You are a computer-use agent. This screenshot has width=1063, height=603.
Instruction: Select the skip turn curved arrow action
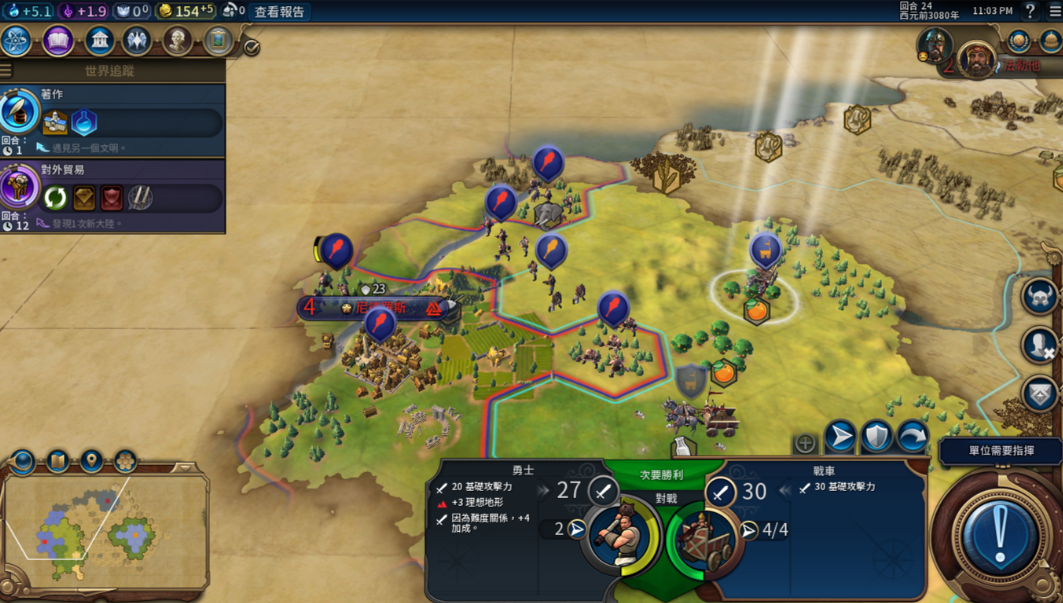click(x=912, y=436)
